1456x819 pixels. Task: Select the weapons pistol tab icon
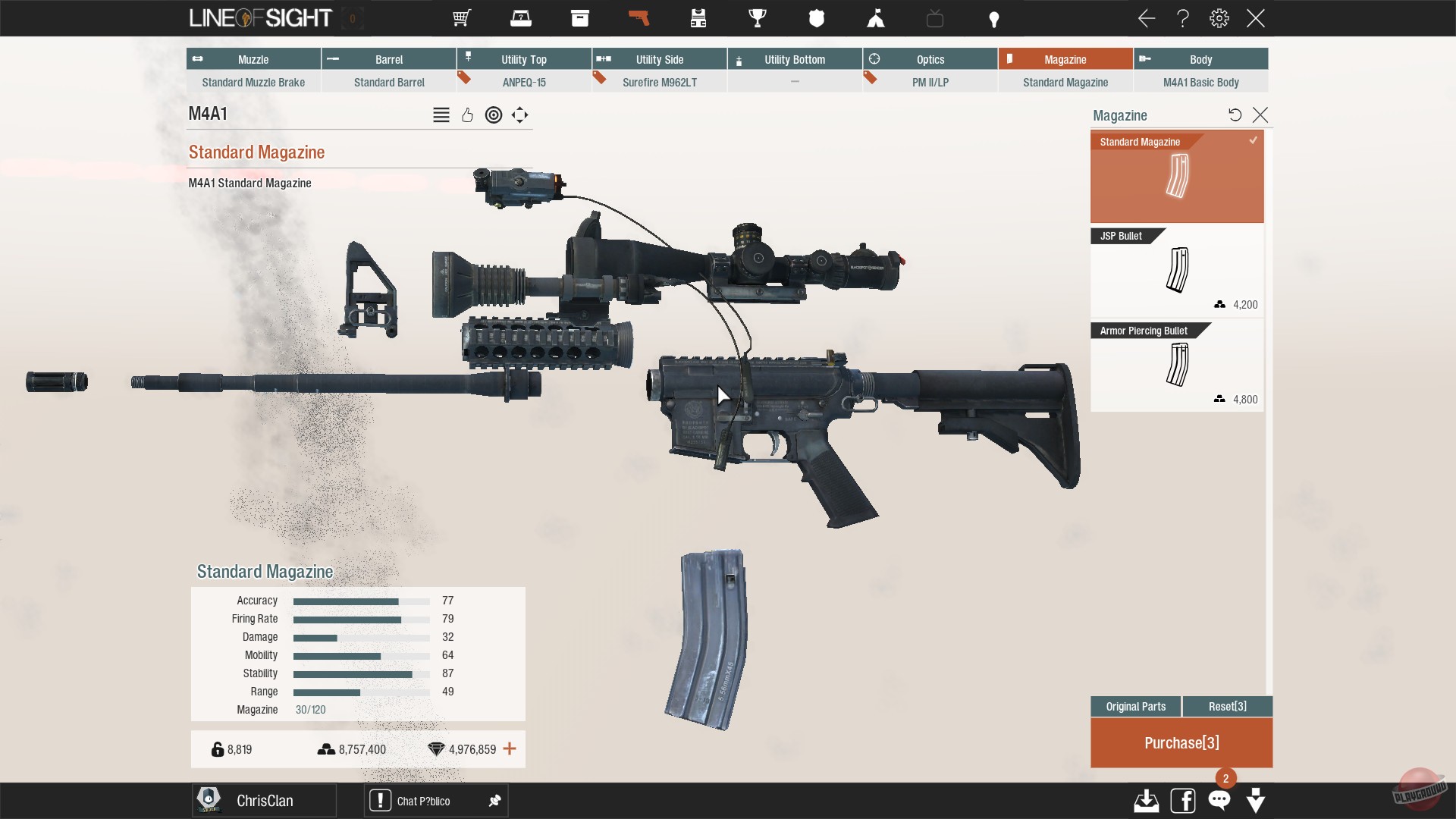pos(639,18)
